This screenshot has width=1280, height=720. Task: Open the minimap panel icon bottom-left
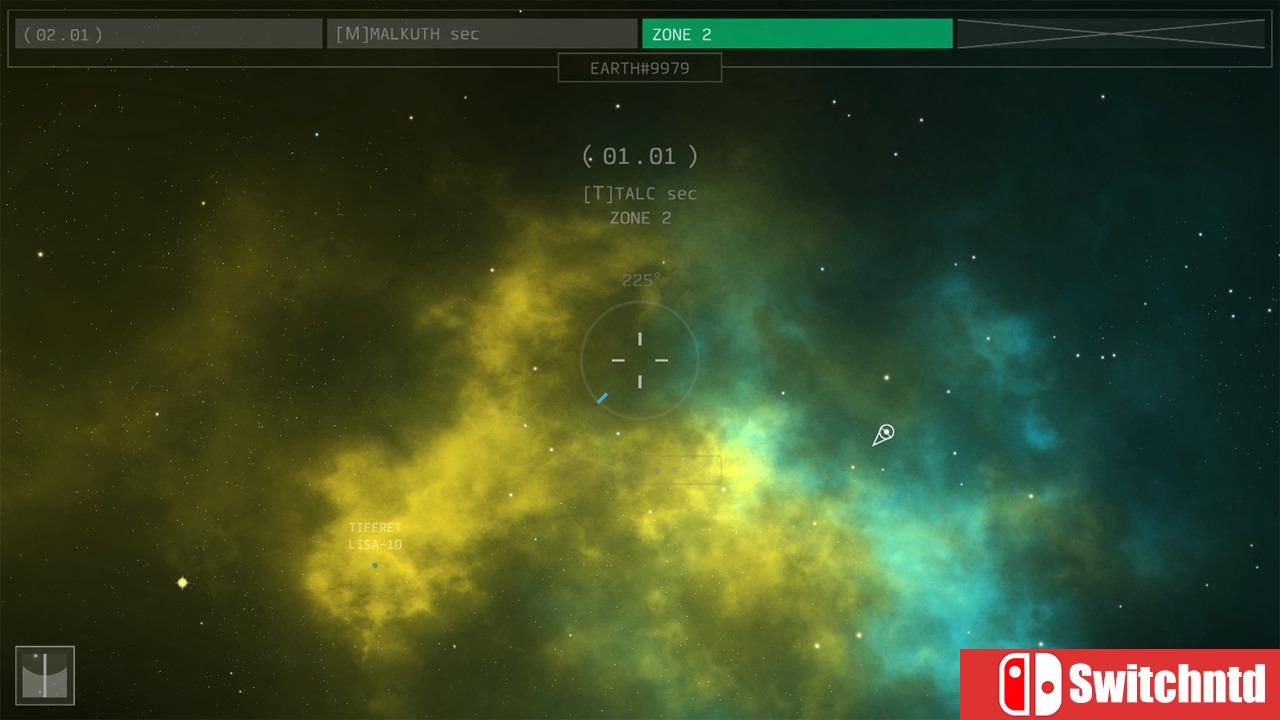click(x=45, y=675)
